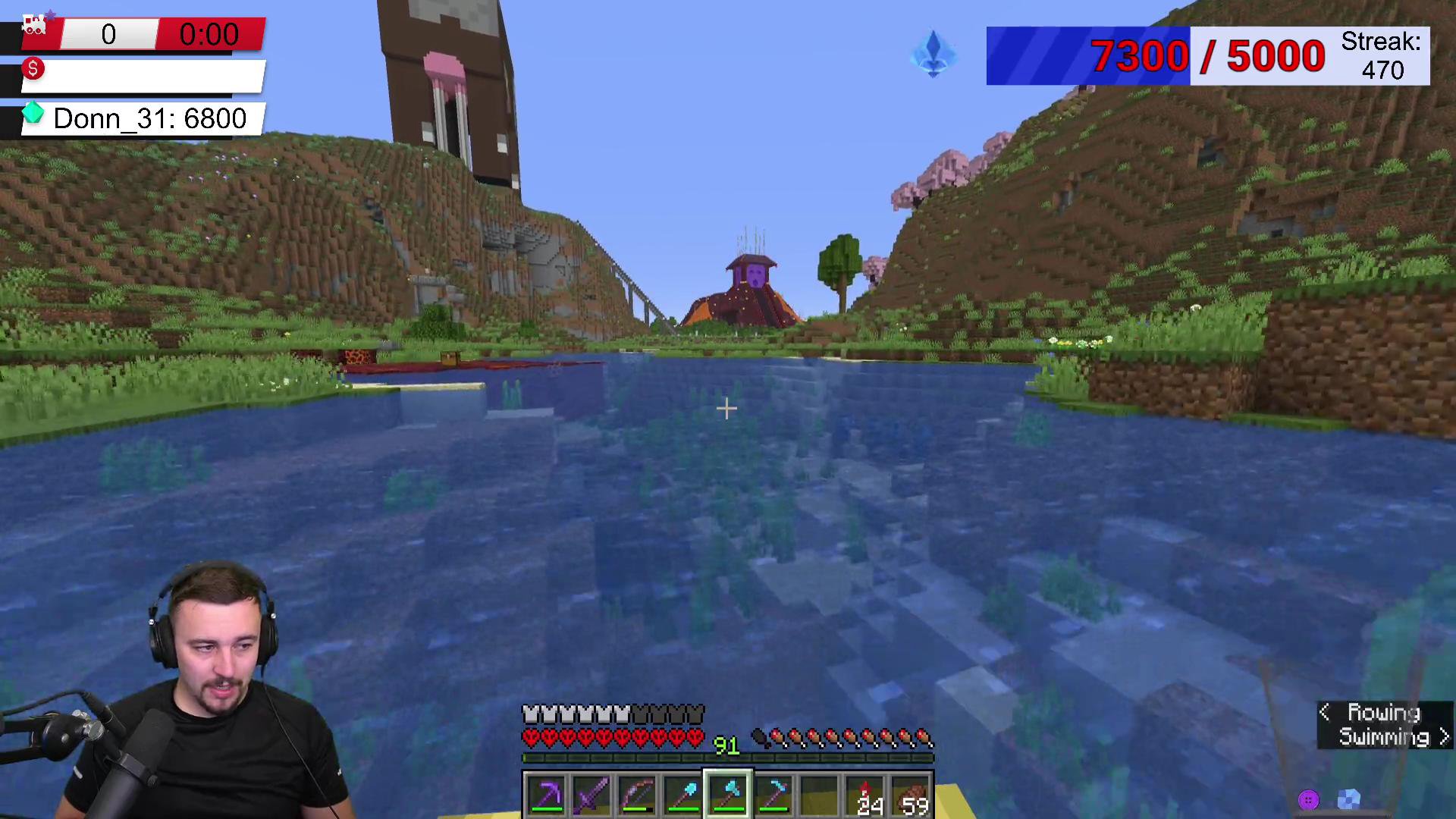1456x819 pixels.
Task: Click the blue crystal emblem by the goal bar
Action: [x=934, y=55]
